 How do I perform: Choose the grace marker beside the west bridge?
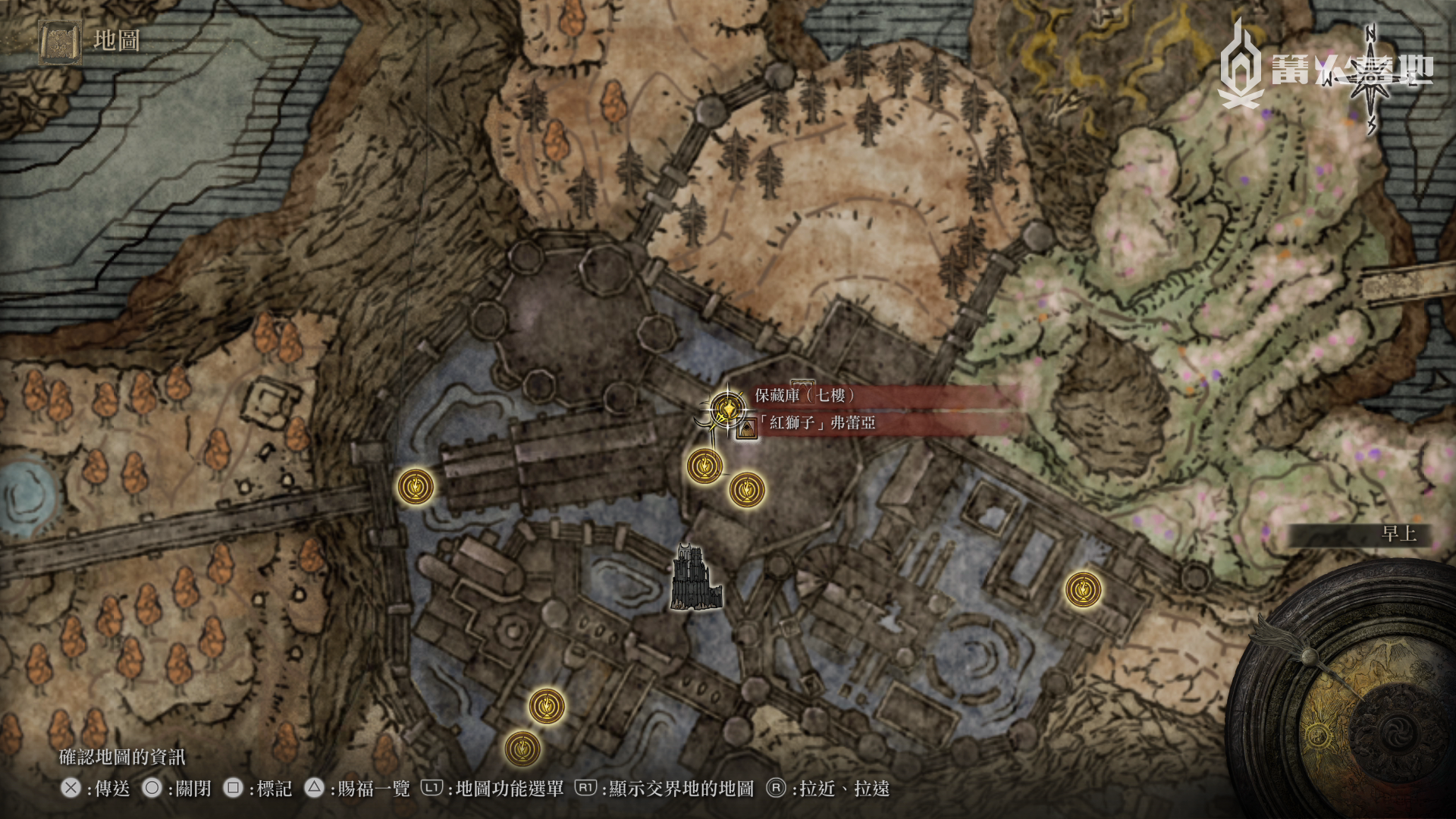(x=416, y=485)
